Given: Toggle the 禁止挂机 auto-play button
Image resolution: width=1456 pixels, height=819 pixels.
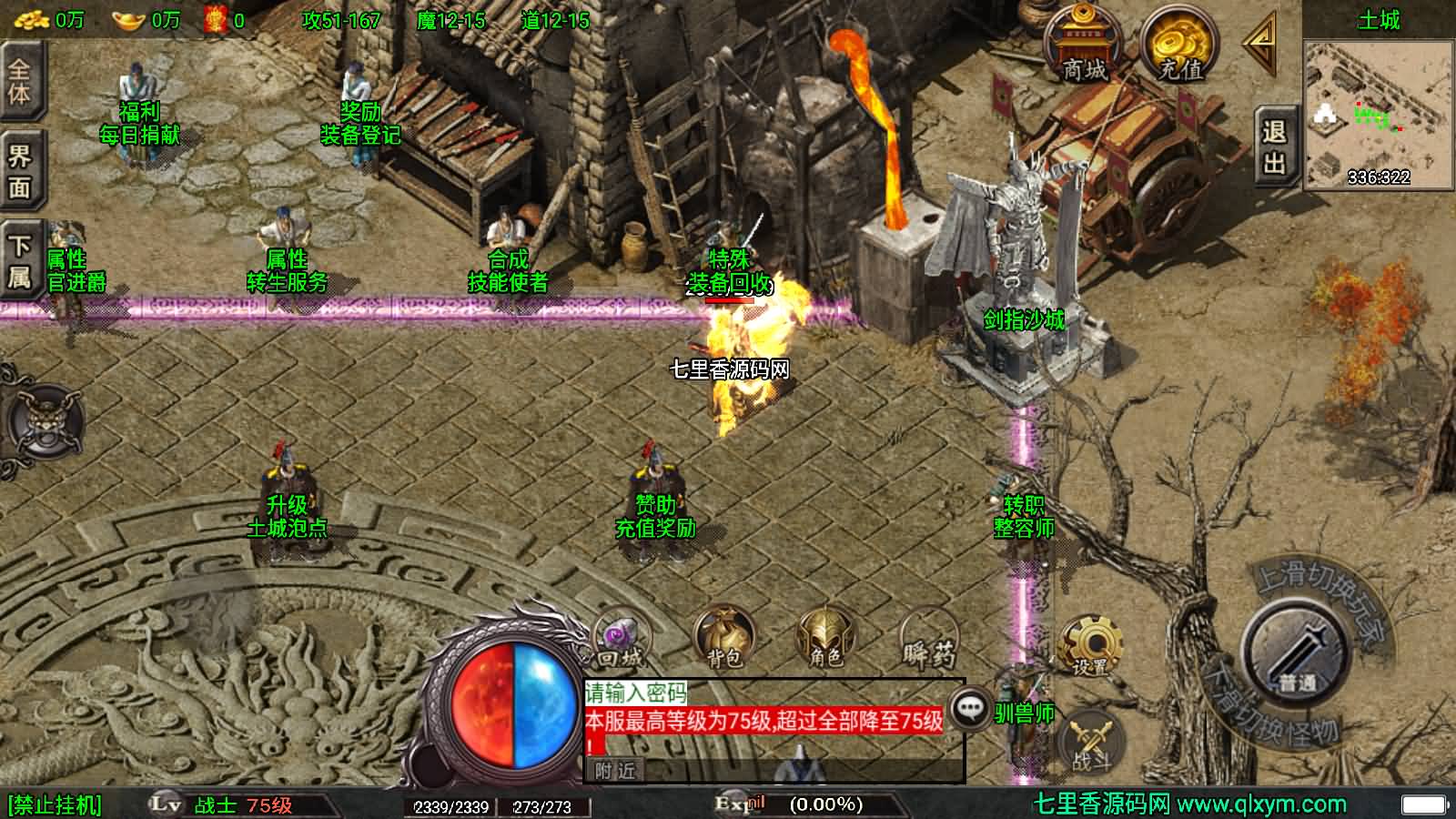Looking at the screenshot, I should tap(55, 805).
